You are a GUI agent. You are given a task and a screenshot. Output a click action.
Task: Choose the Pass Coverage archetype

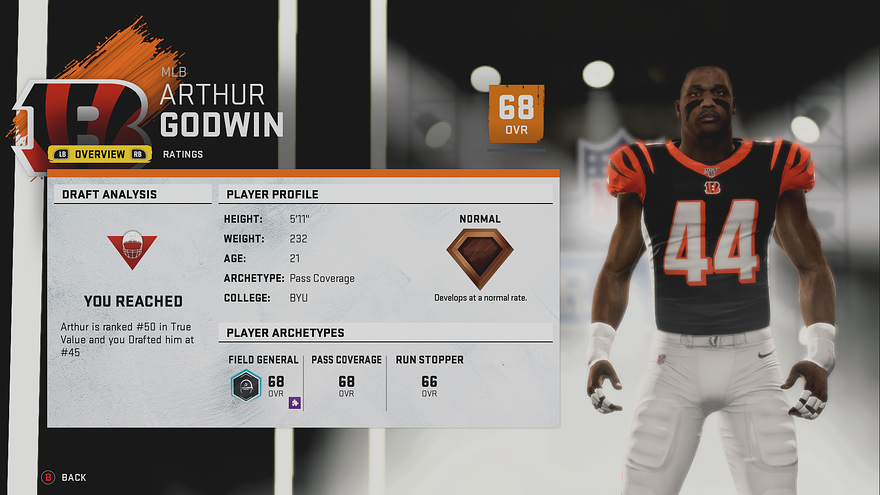[x=346, y=380]
